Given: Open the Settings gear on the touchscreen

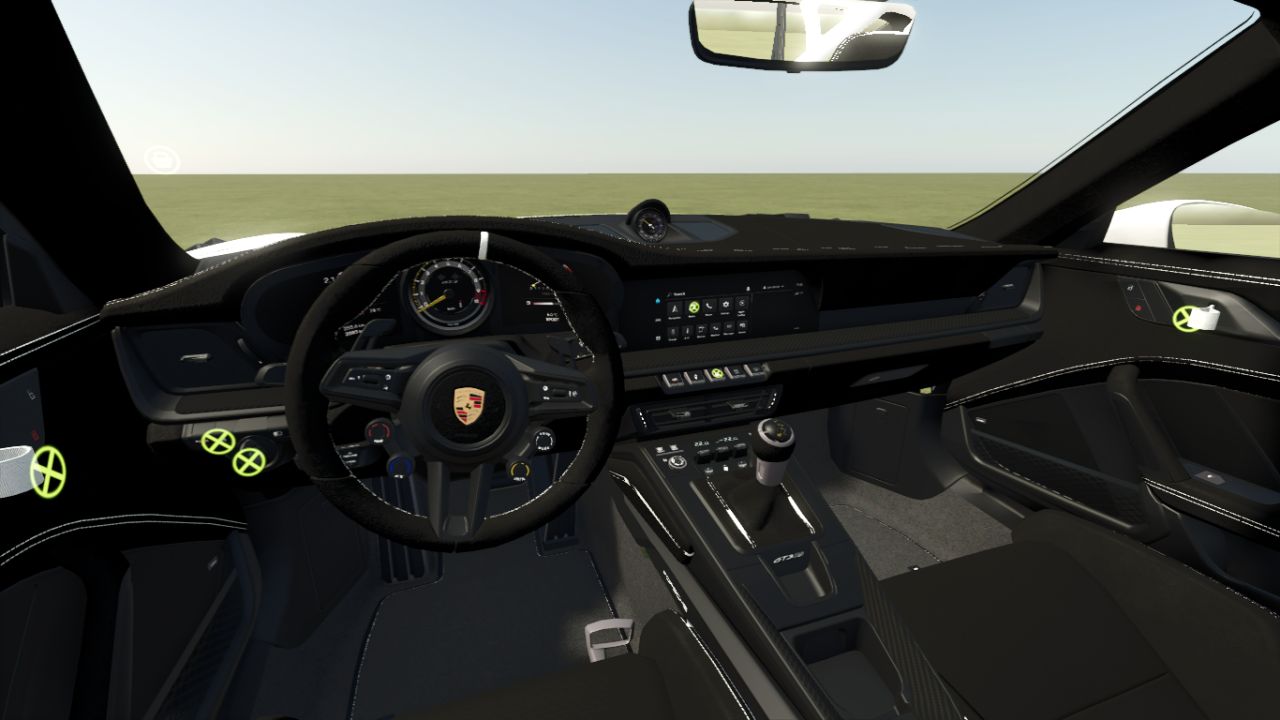Looking at the screenshot, I should click(726, 304).
